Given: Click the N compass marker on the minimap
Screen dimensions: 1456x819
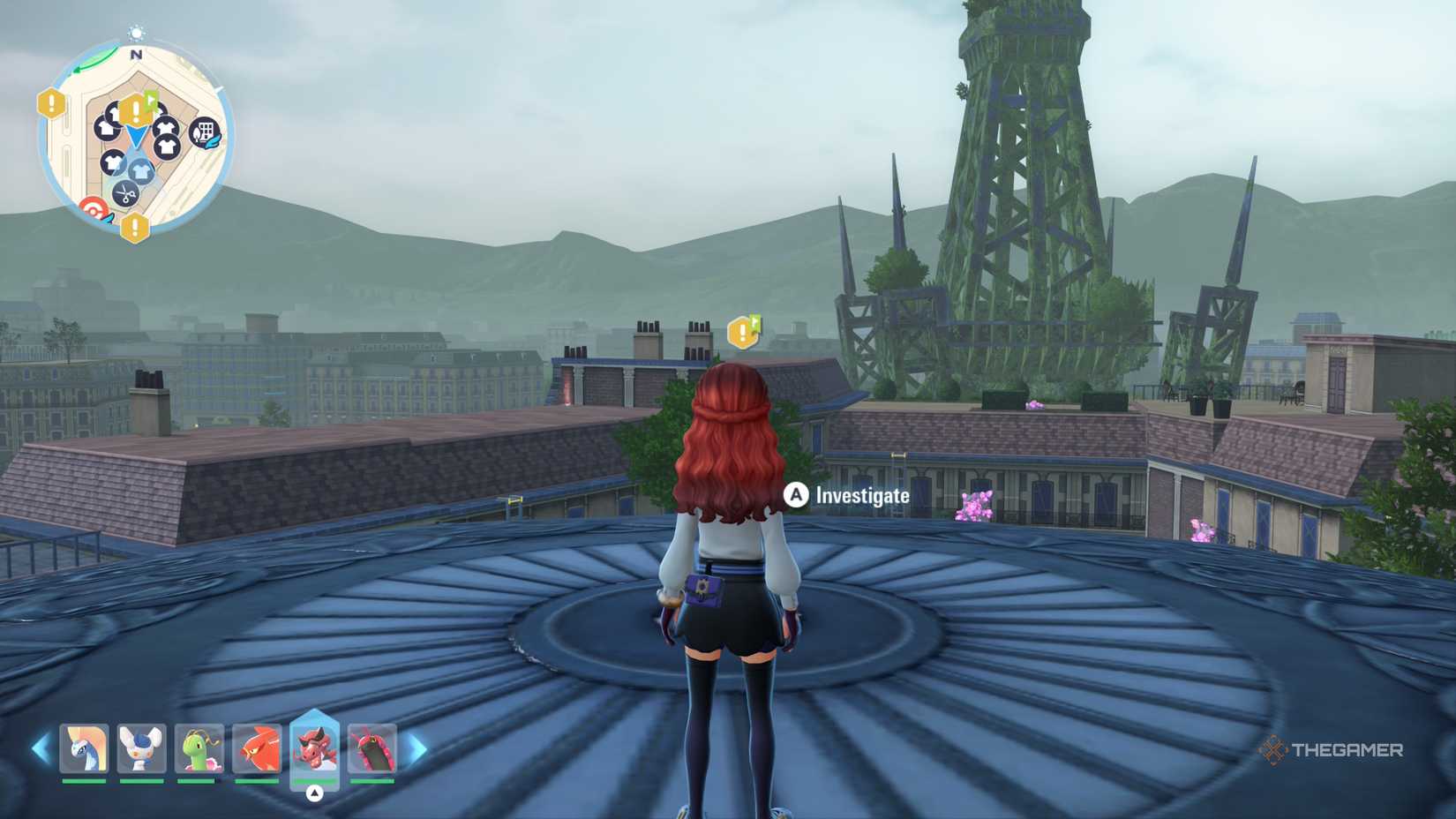Looking at the screenshot, I should coord(135,55).
